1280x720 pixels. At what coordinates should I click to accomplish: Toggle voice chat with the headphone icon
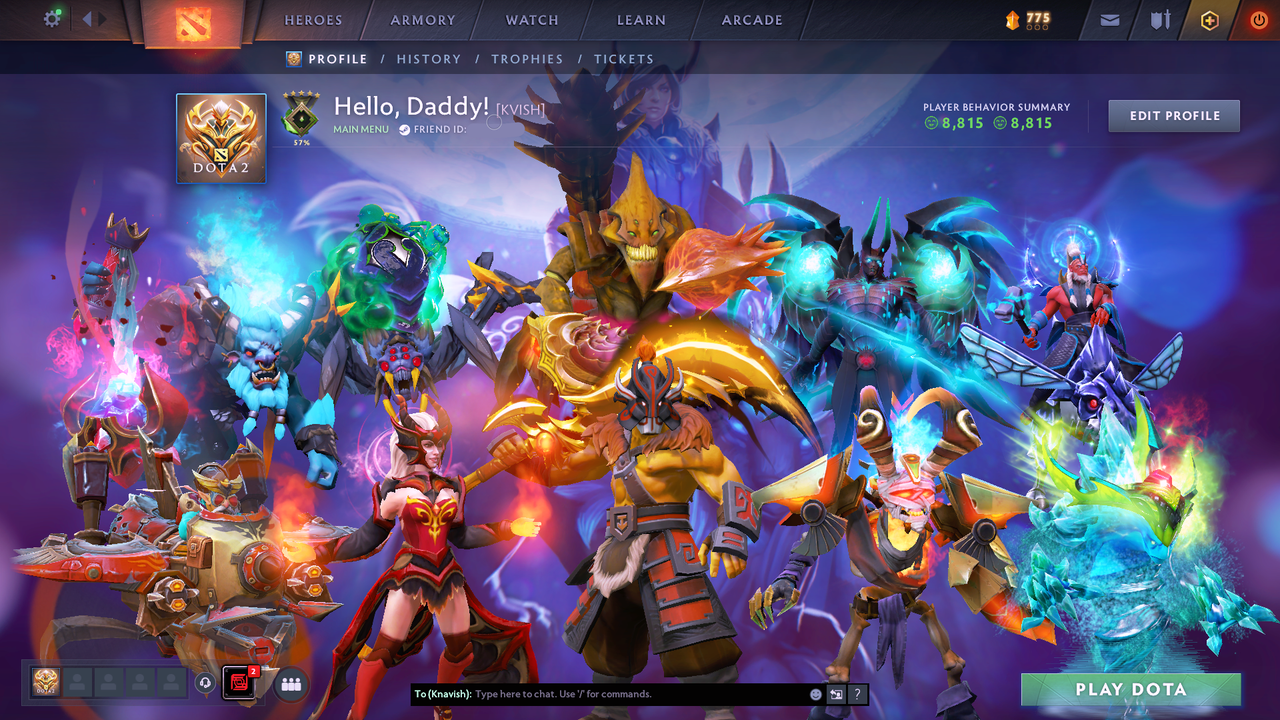pyautogui.click(x=205, y=684)
